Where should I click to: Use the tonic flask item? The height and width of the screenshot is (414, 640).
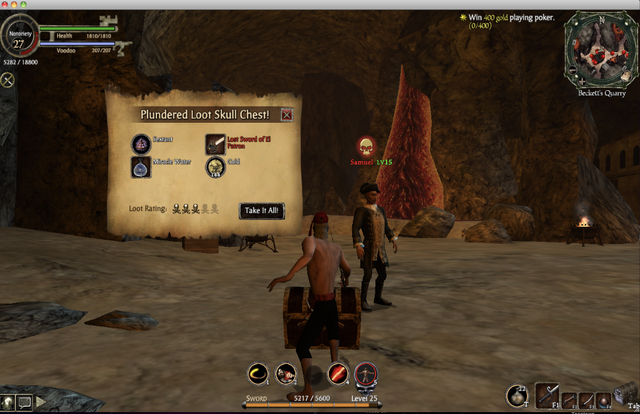coord(517,396)
